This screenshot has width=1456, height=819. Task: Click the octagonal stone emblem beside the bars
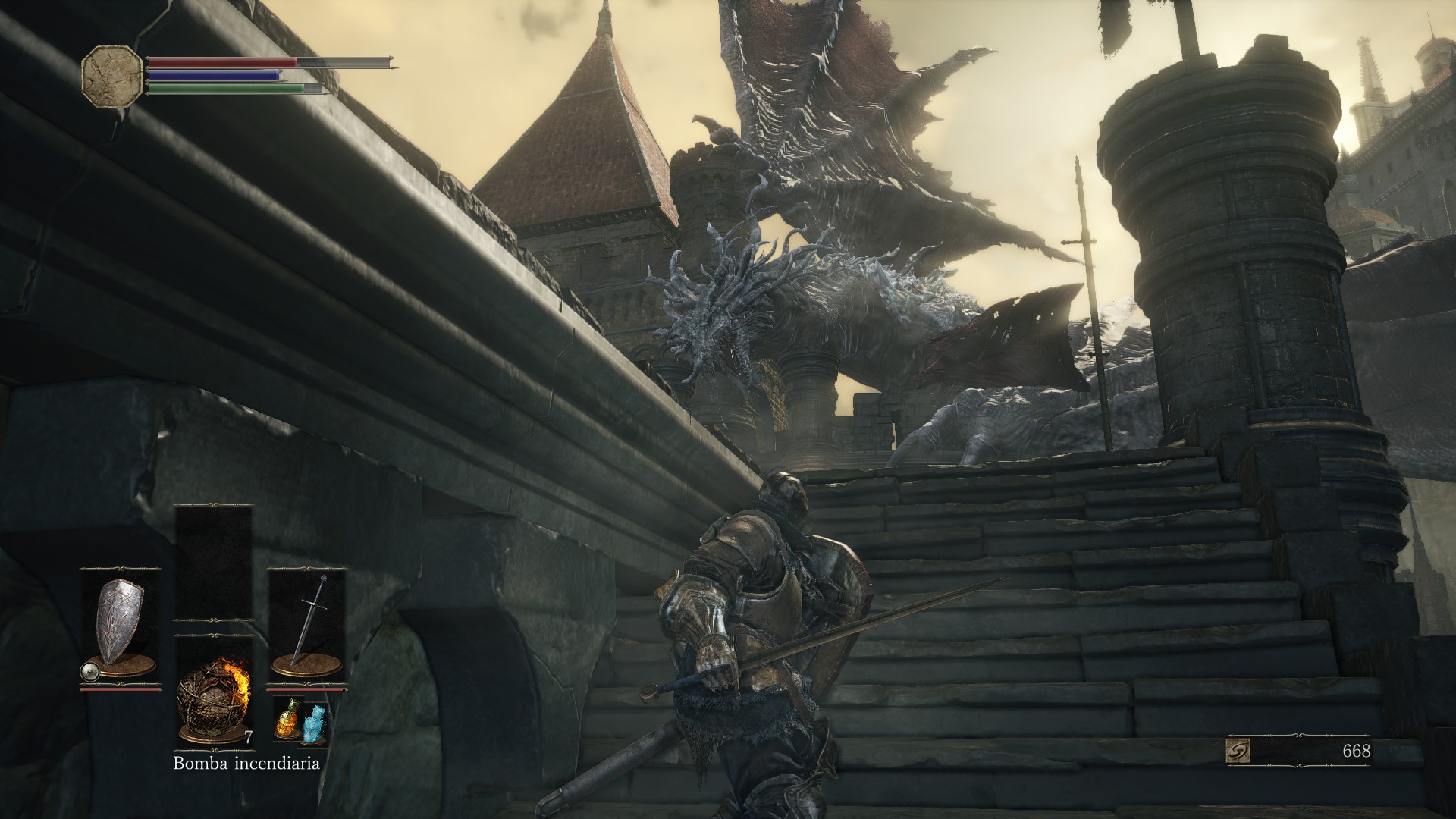112,74
